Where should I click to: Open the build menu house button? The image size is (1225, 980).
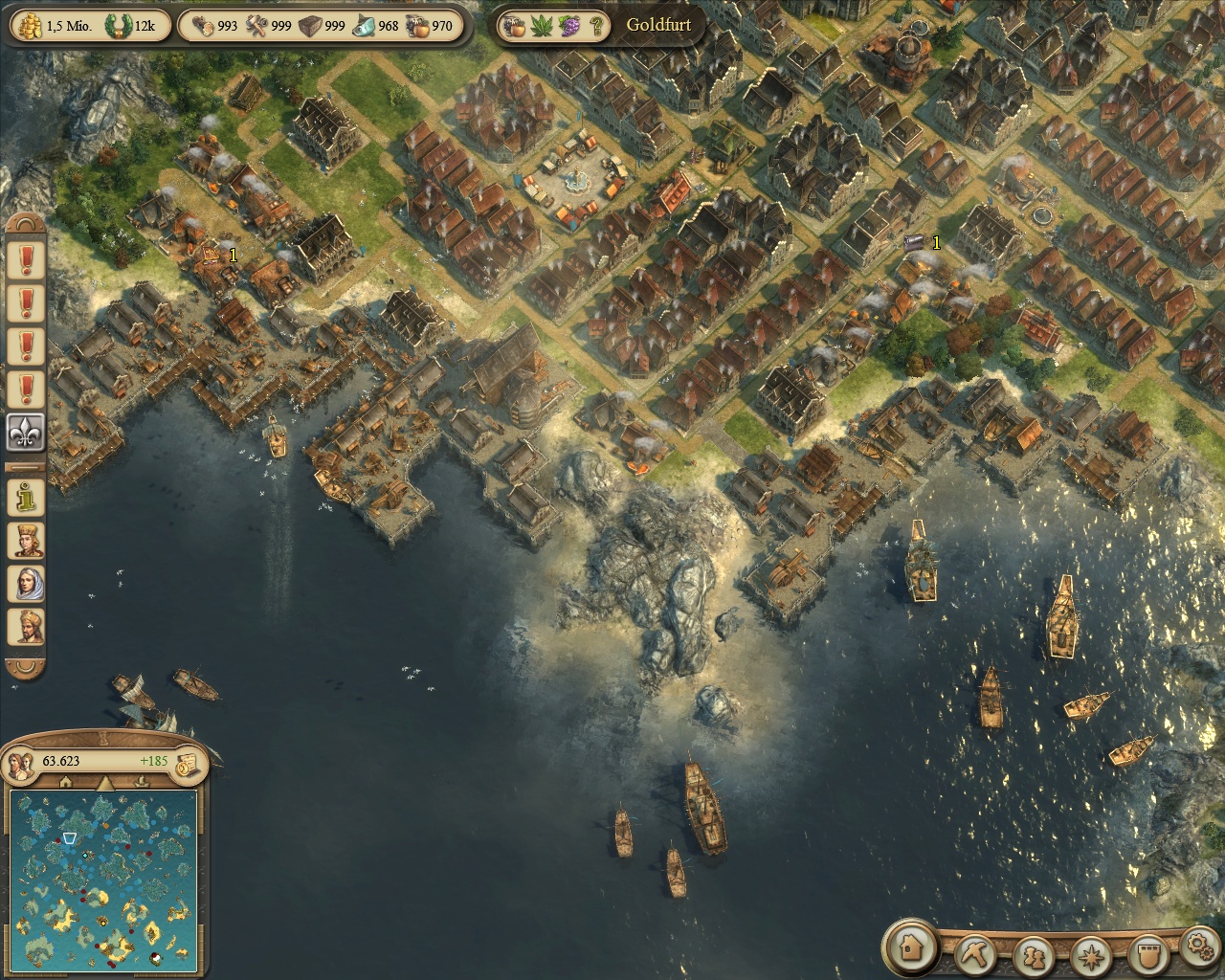click(909, 947)
